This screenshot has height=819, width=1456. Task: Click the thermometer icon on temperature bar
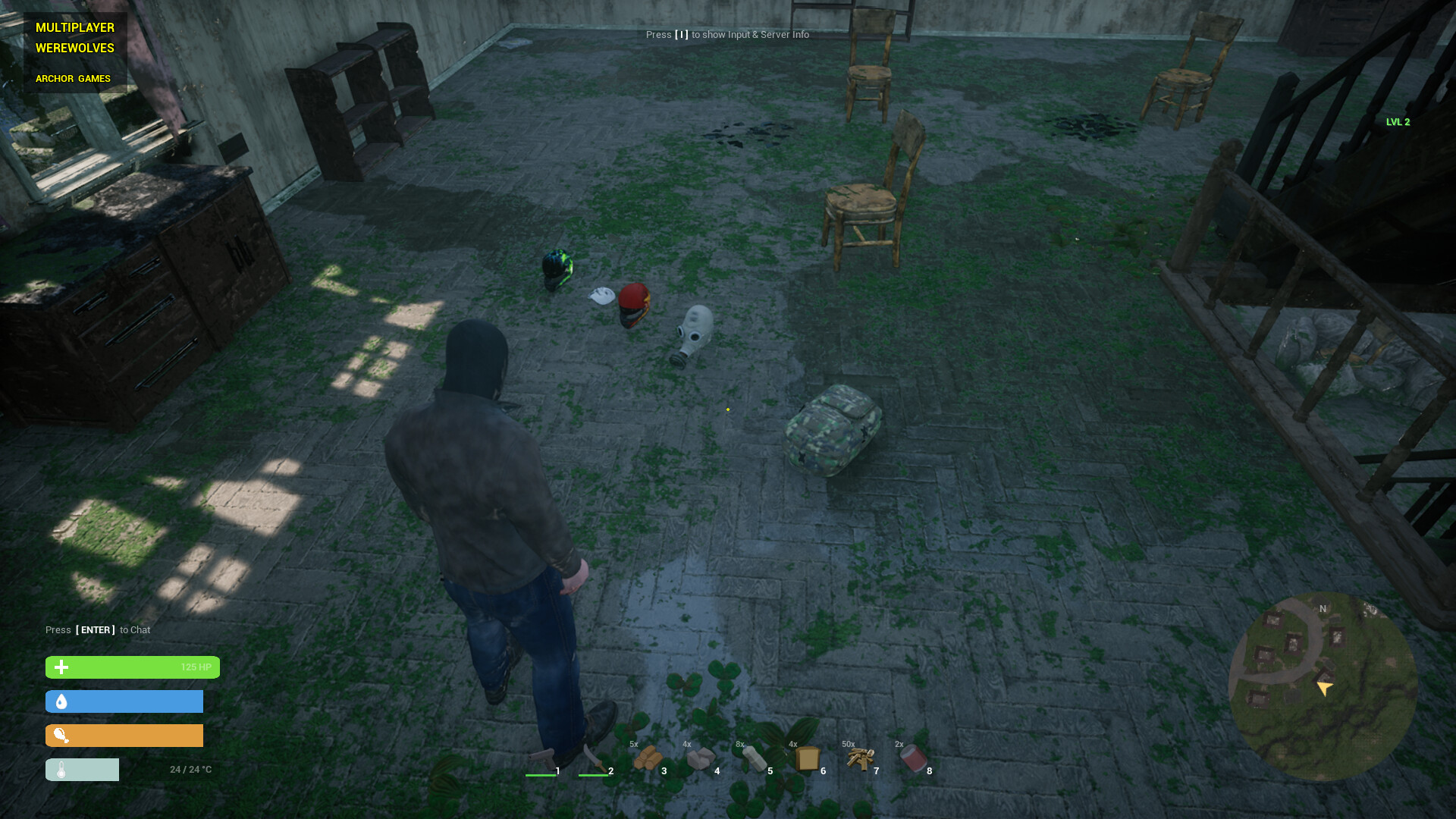(61, 769)
